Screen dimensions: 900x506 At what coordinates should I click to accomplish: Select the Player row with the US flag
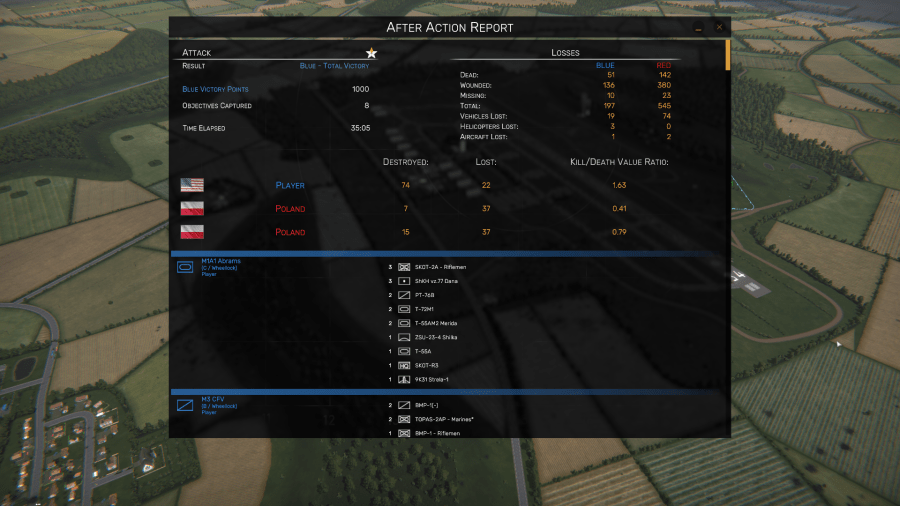point(290,185)
